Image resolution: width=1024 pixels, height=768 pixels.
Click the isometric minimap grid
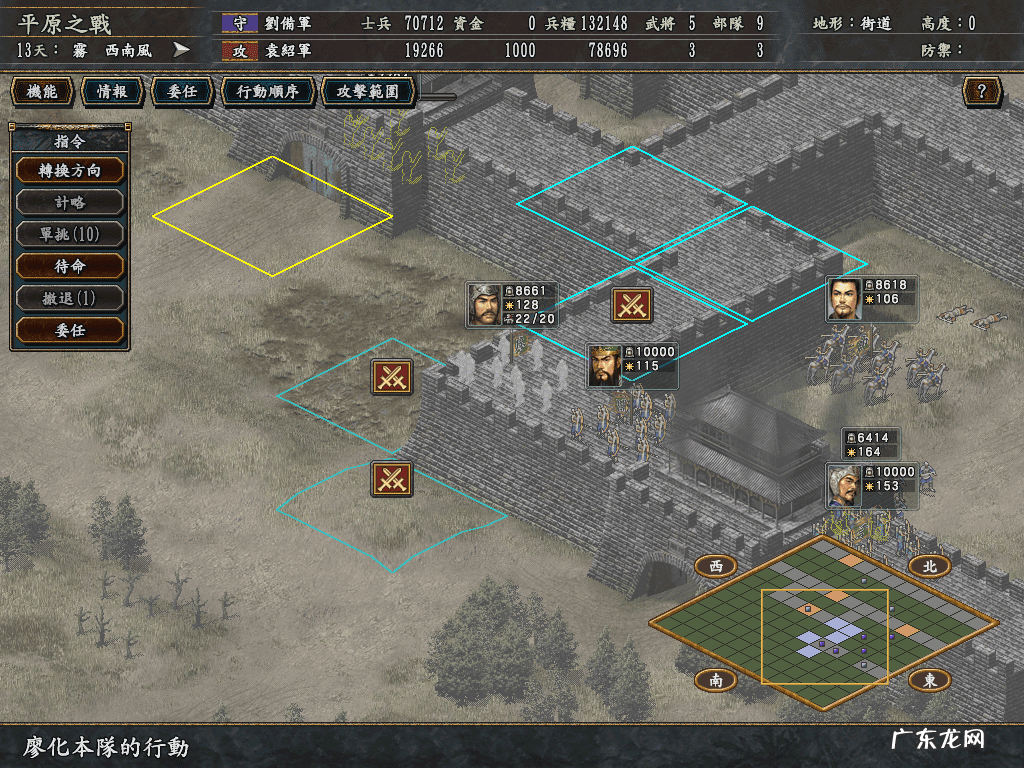click(823, 622)
